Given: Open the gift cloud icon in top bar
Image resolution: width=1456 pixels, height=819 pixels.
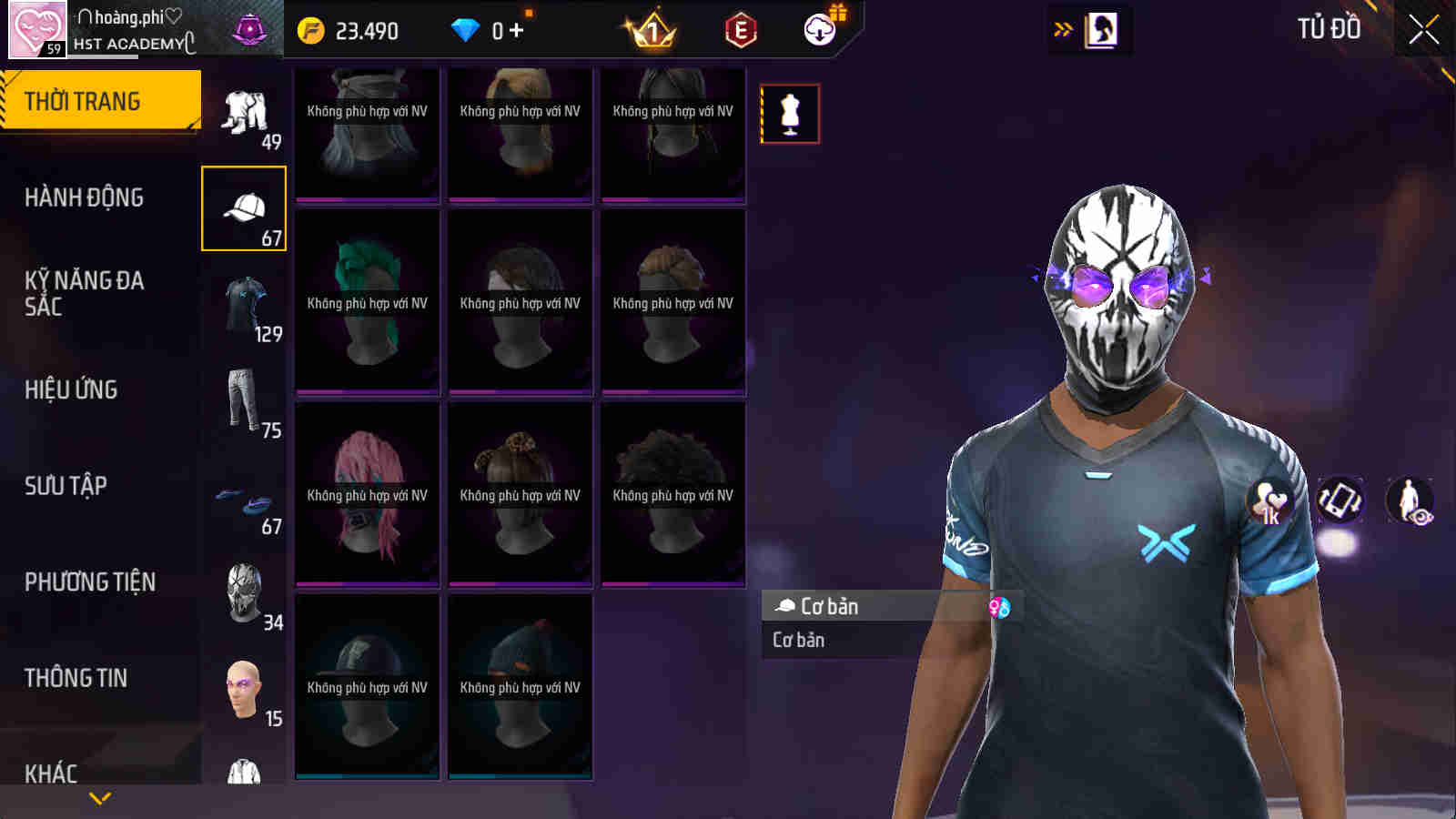Looking at the screenshot, I should click(820, 29).
